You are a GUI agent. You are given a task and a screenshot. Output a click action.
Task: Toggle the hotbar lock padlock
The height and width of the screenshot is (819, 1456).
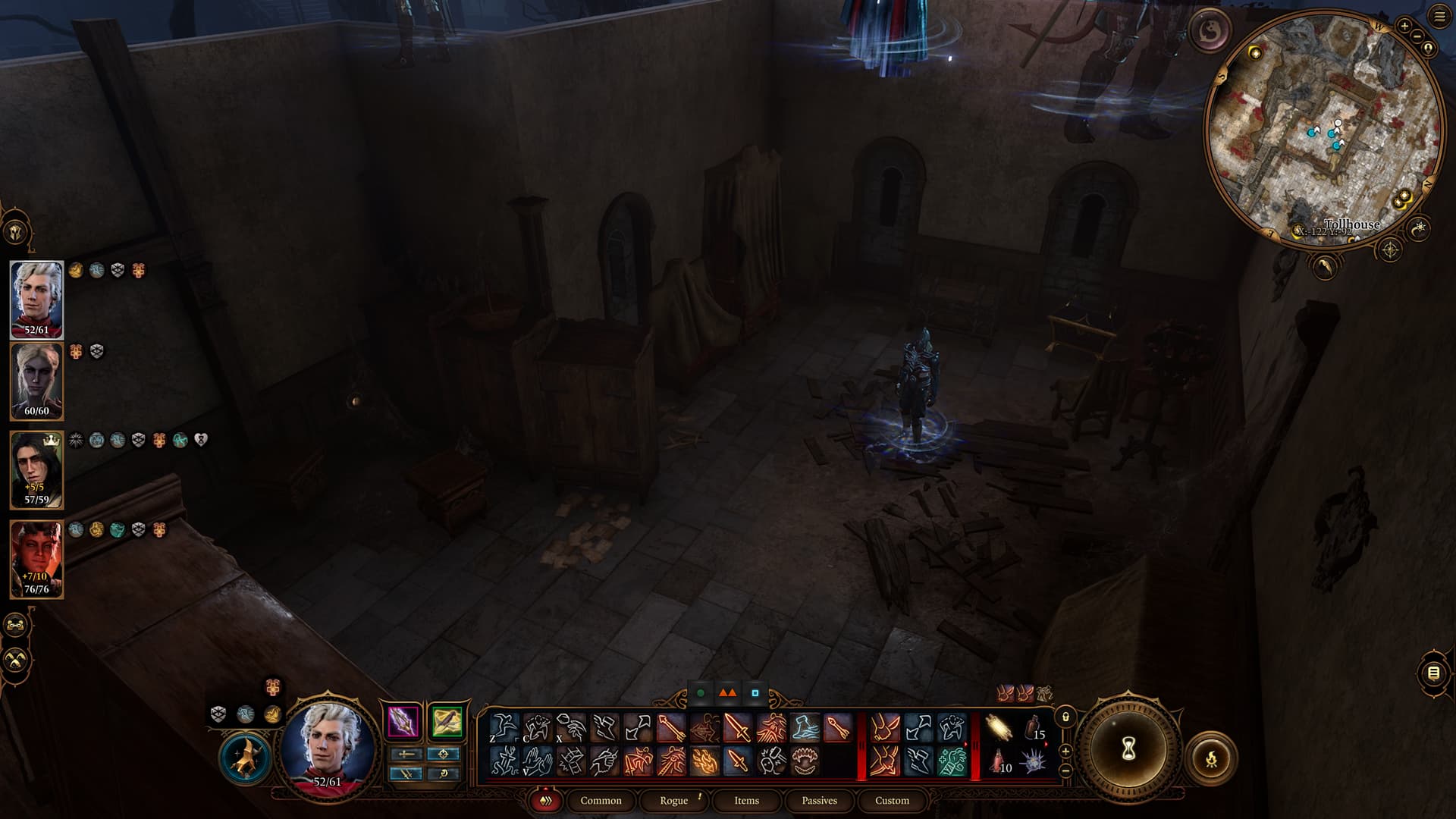1065,717
